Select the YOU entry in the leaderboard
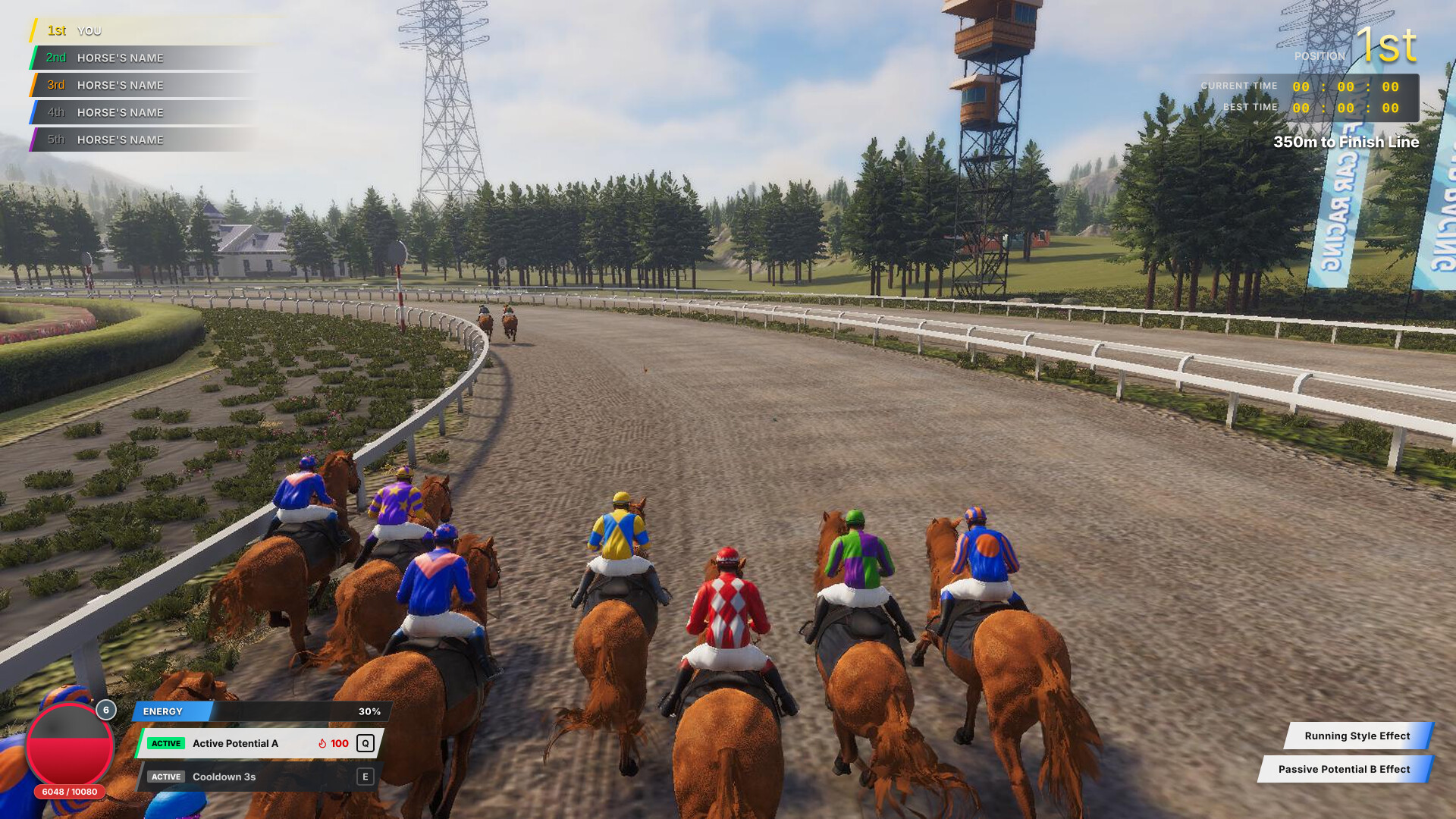 90,30
